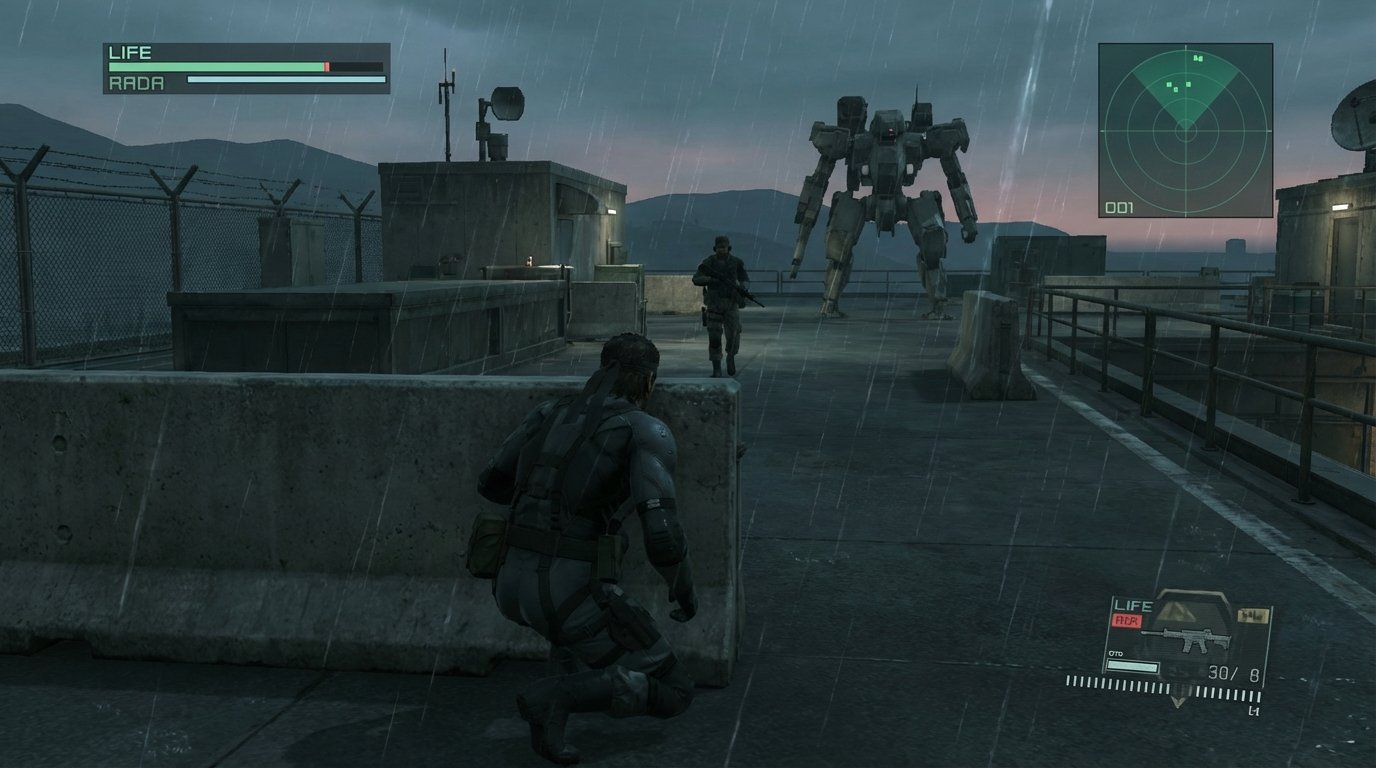This screenshot has height=768, width=1376.
Task: Click the camouflage item icon in the weapon box
Action: pos(1252,615)
